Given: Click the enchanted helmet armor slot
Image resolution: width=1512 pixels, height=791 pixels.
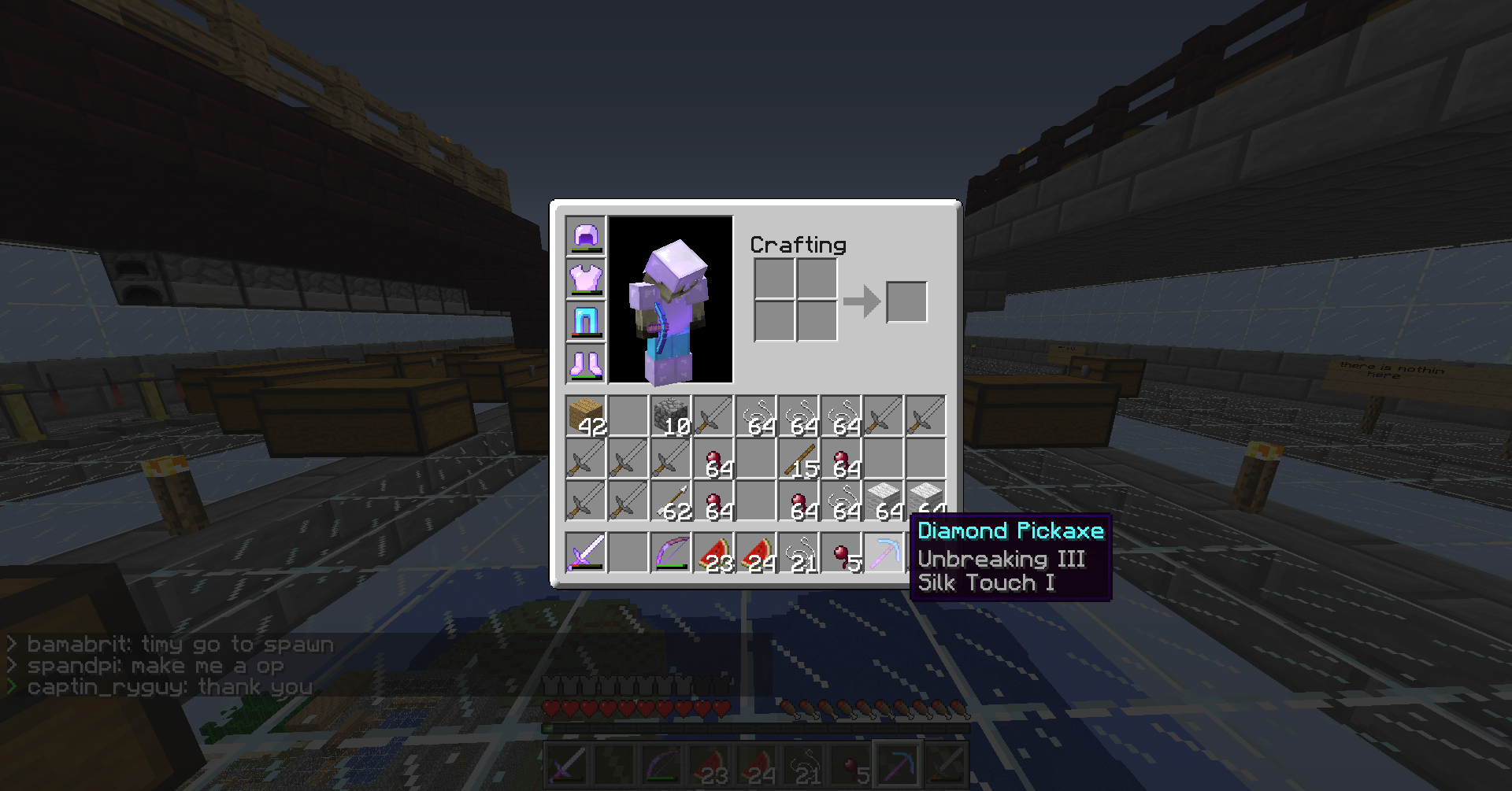Looking at the screenshot, I should pos(584,238).
